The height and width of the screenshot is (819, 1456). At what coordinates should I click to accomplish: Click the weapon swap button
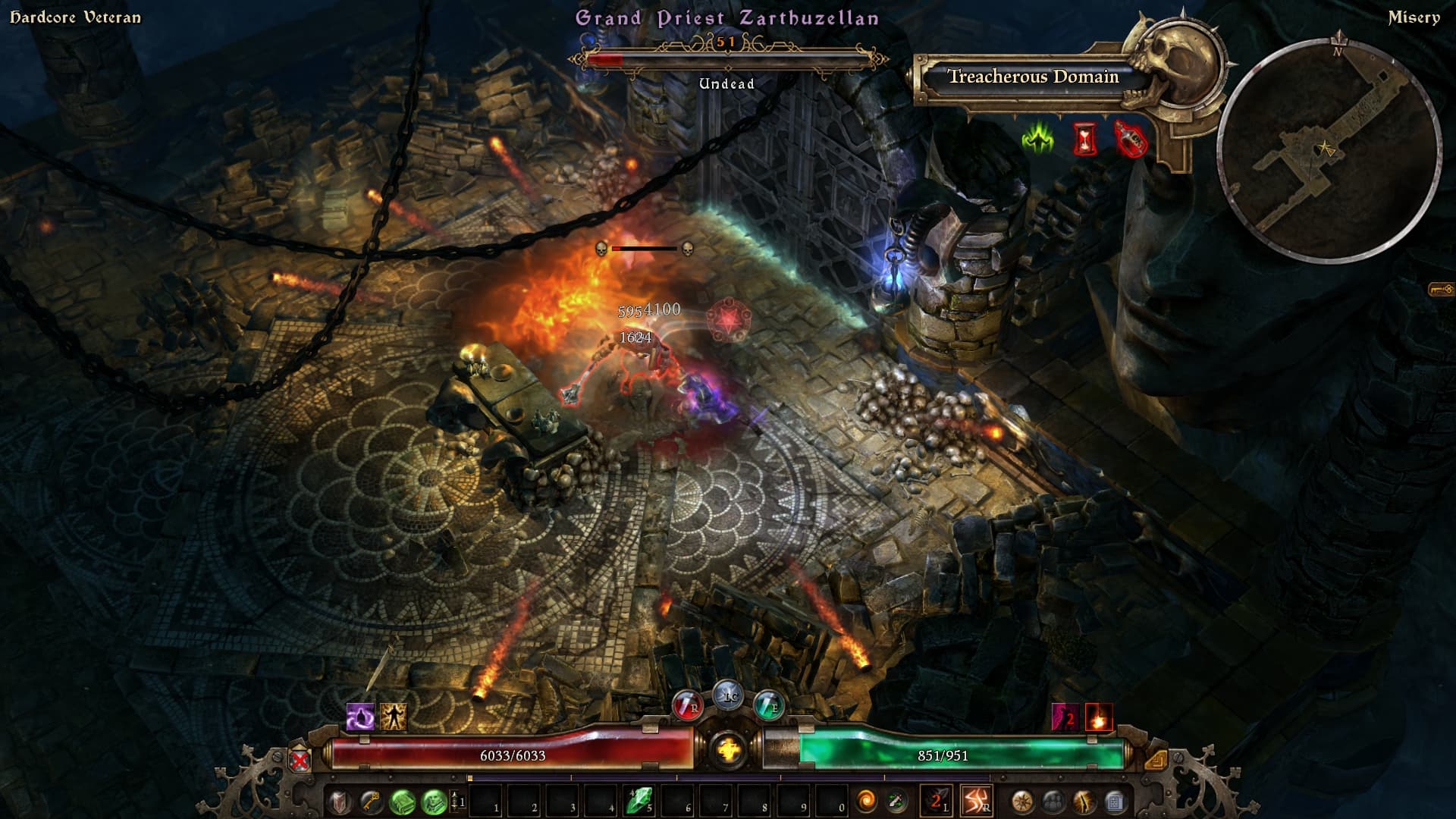[x=896, y=801]
